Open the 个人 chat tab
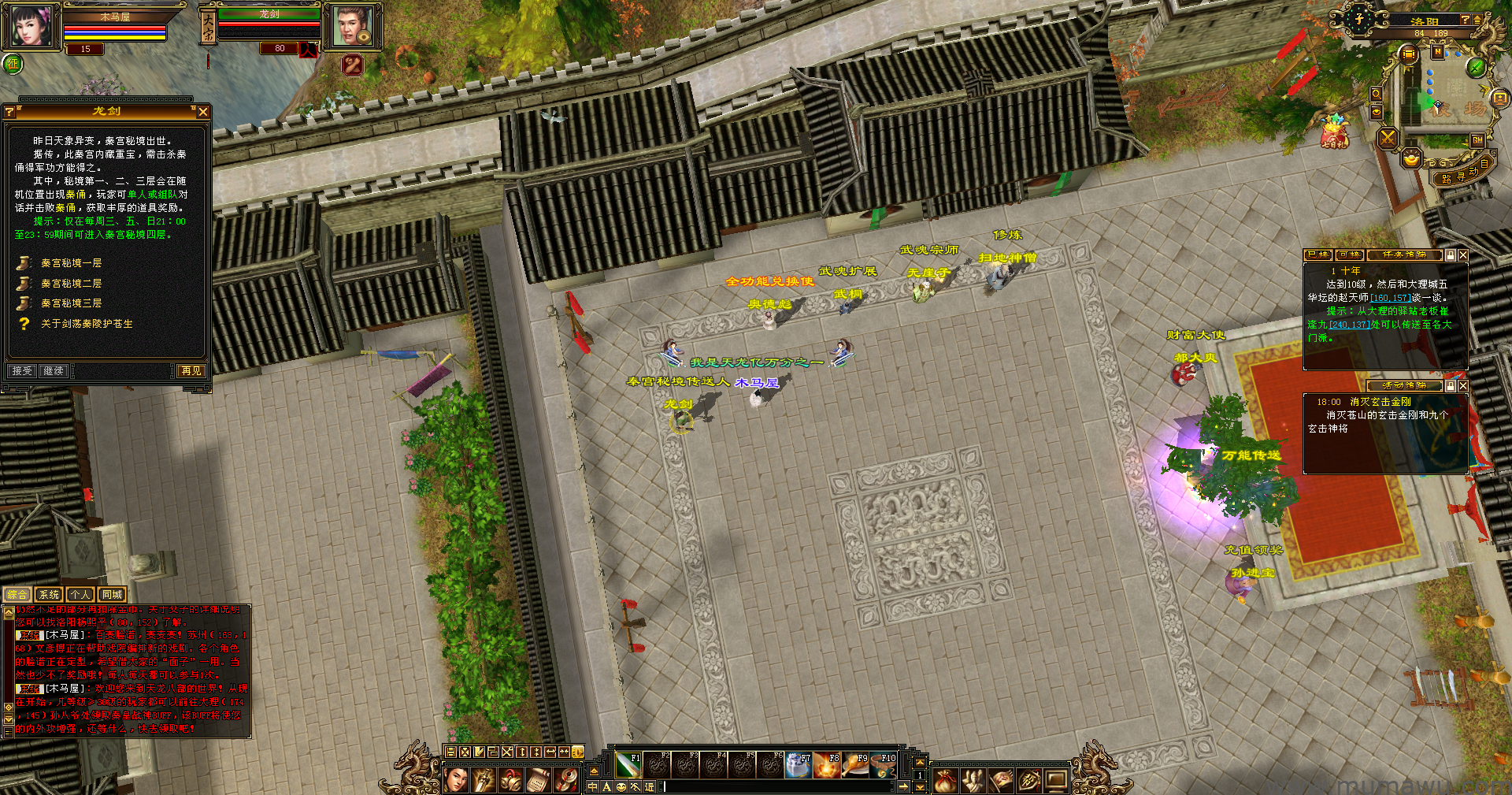 pyautogui.click(x=80, y=595)
